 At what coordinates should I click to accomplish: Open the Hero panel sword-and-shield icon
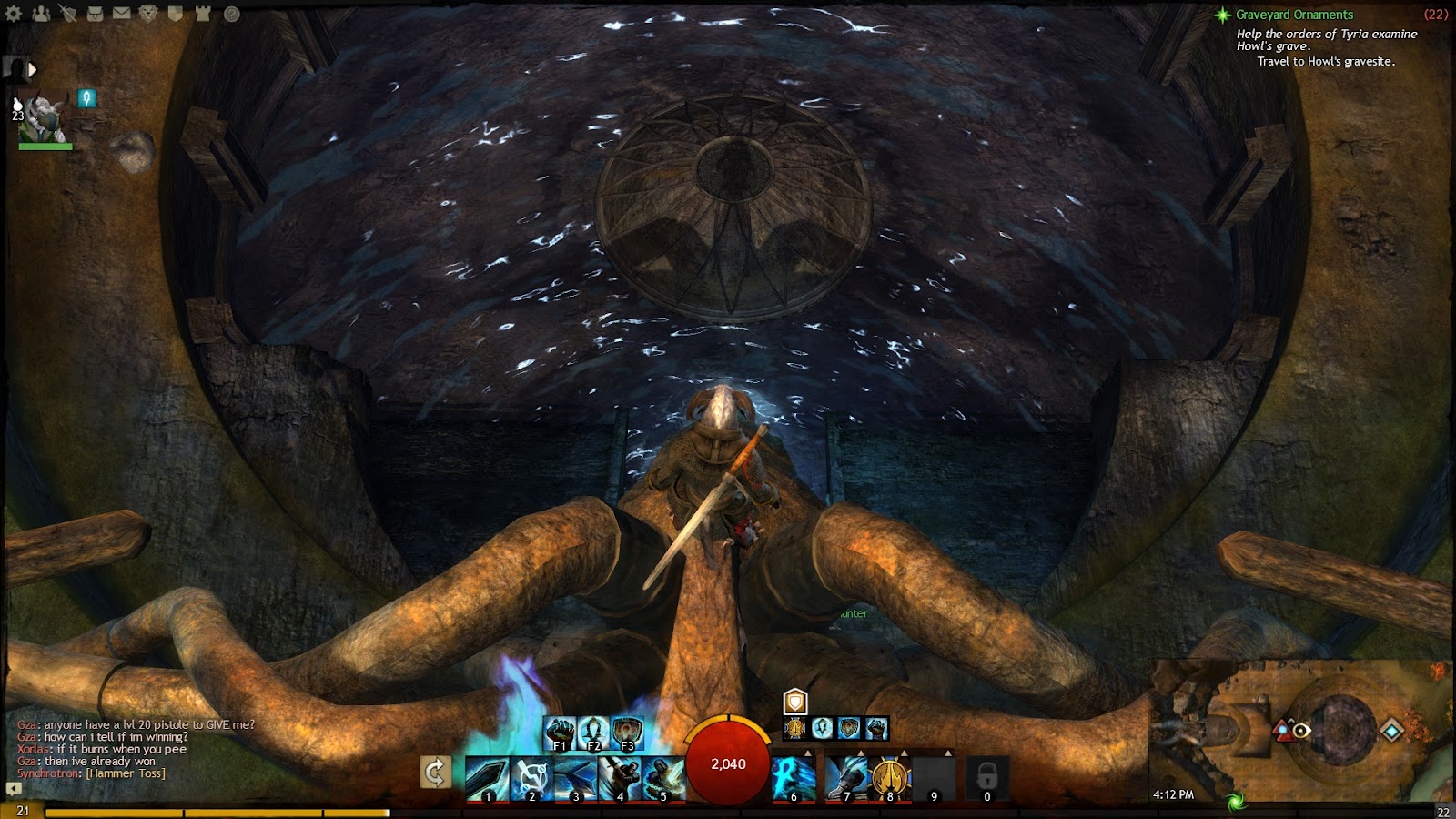pyautogui.click(x=68, y=13)
